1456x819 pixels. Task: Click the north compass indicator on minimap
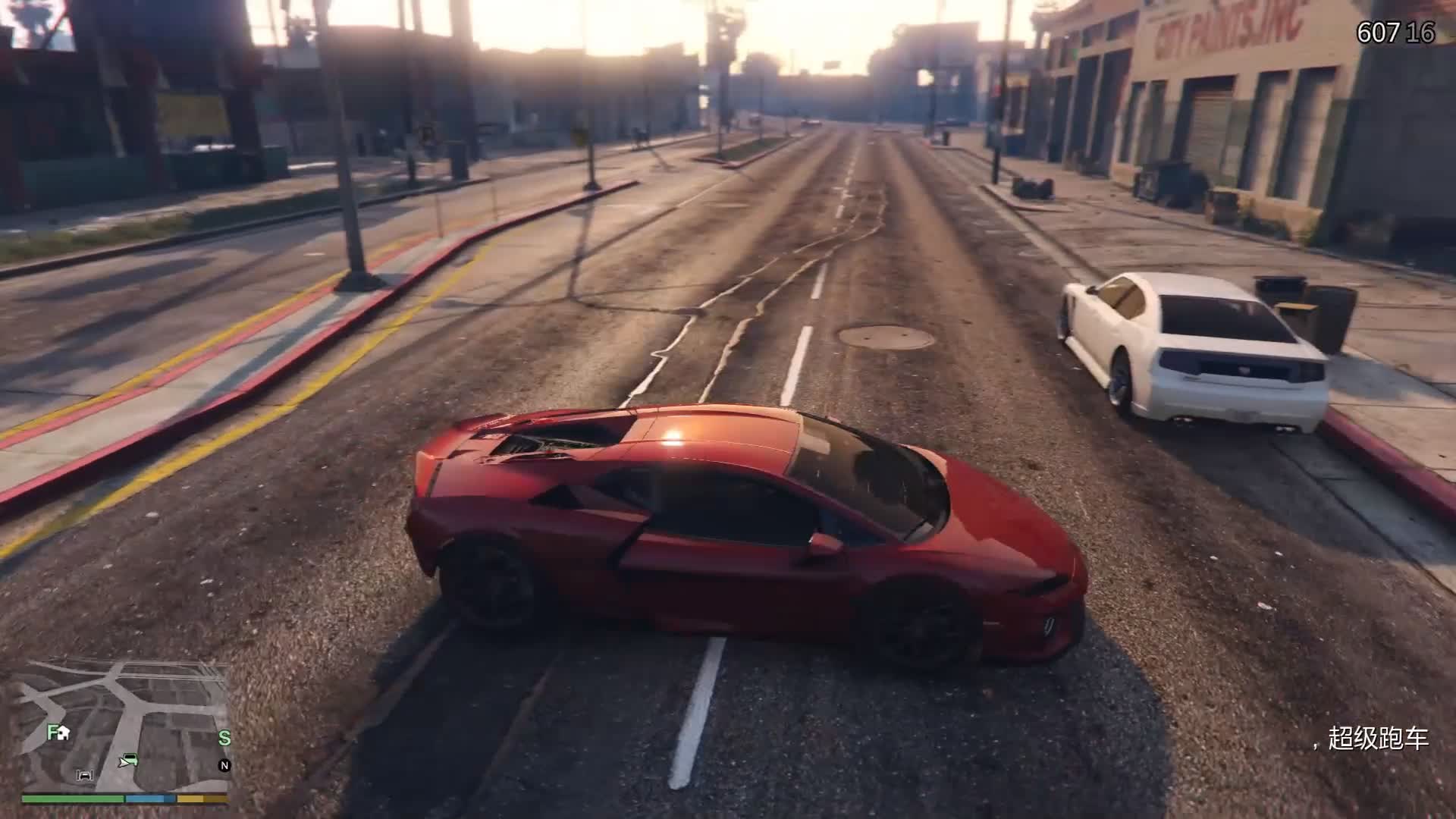(x=224, y=765)
